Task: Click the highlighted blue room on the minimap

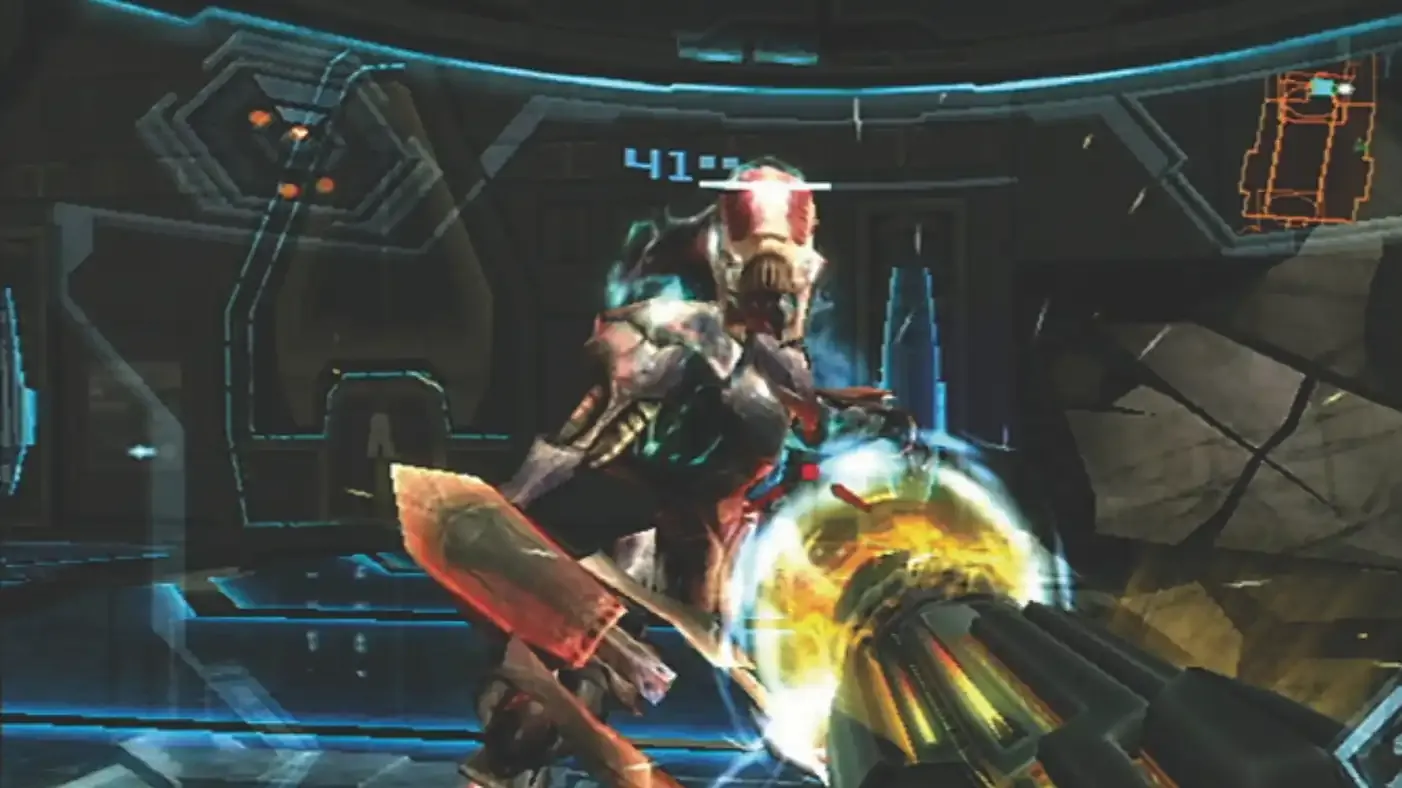Action: [x=1322, y=86]
